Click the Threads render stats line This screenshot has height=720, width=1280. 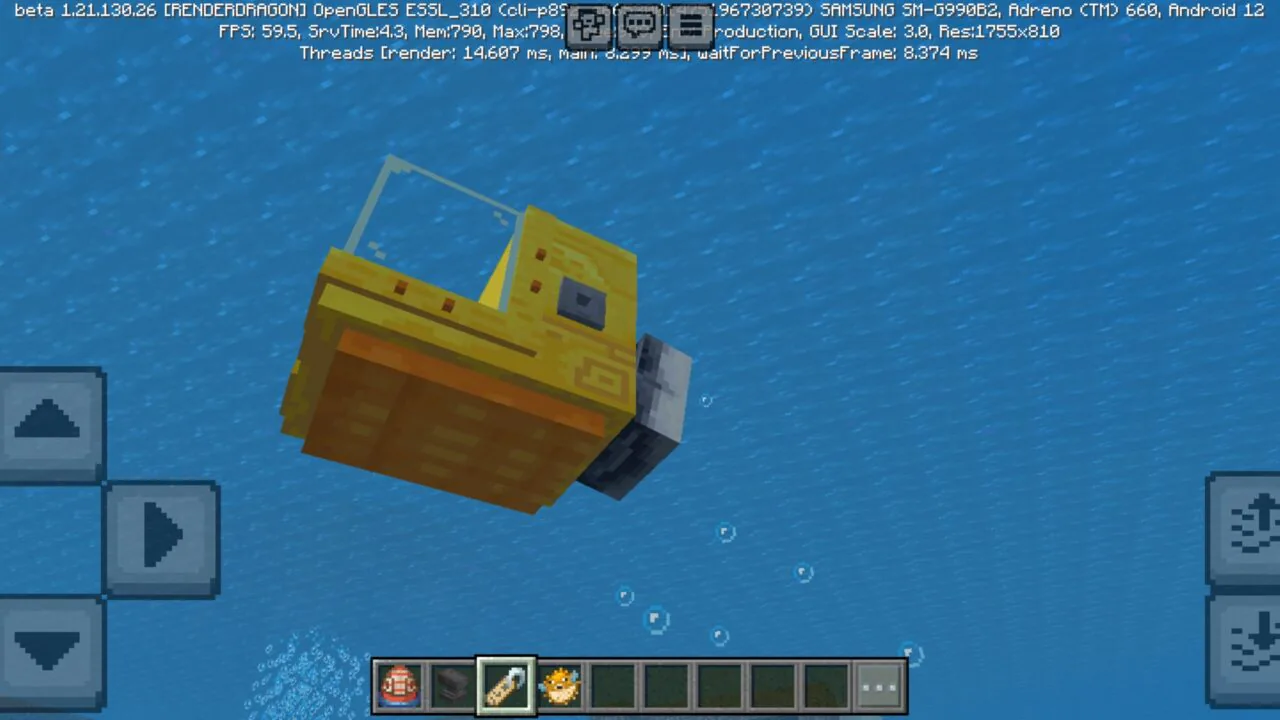(638, 53)
